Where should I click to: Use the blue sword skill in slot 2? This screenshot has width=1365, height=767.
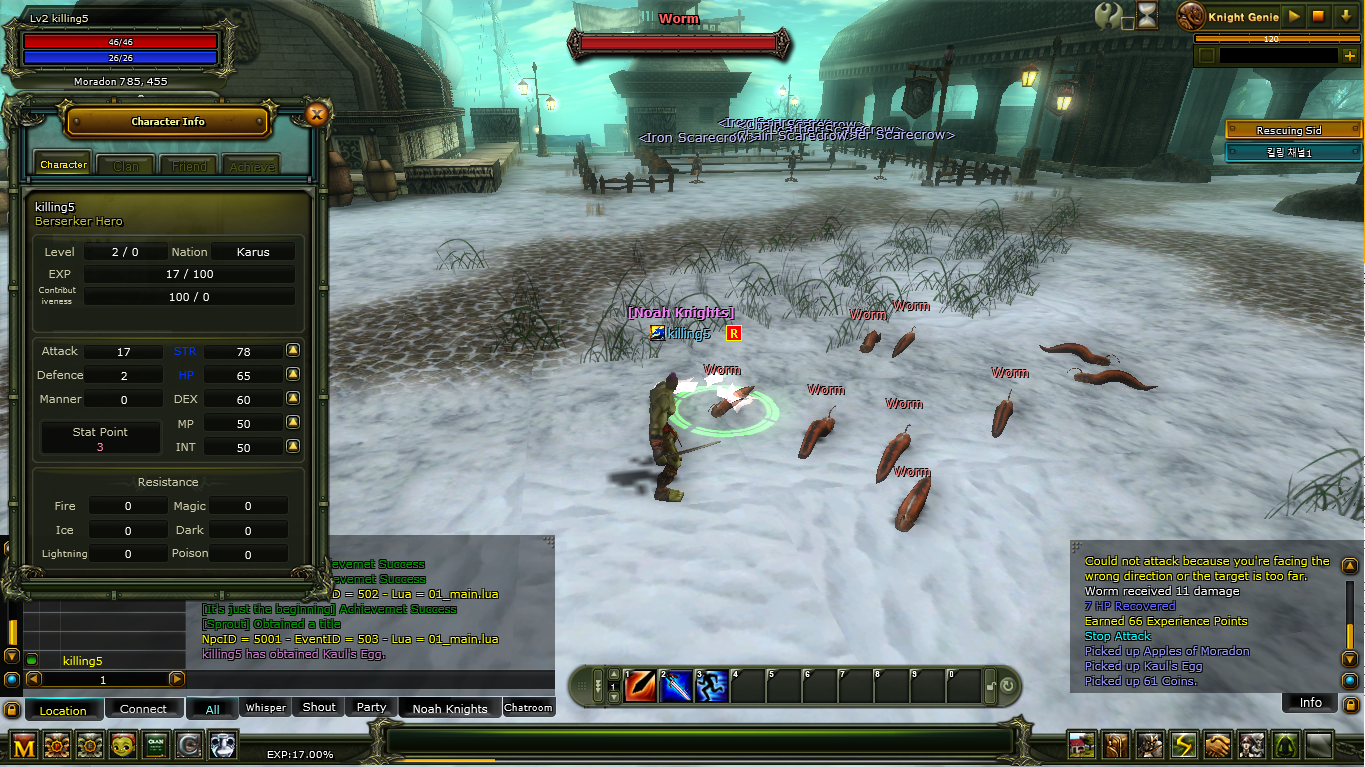click(676, 686)
